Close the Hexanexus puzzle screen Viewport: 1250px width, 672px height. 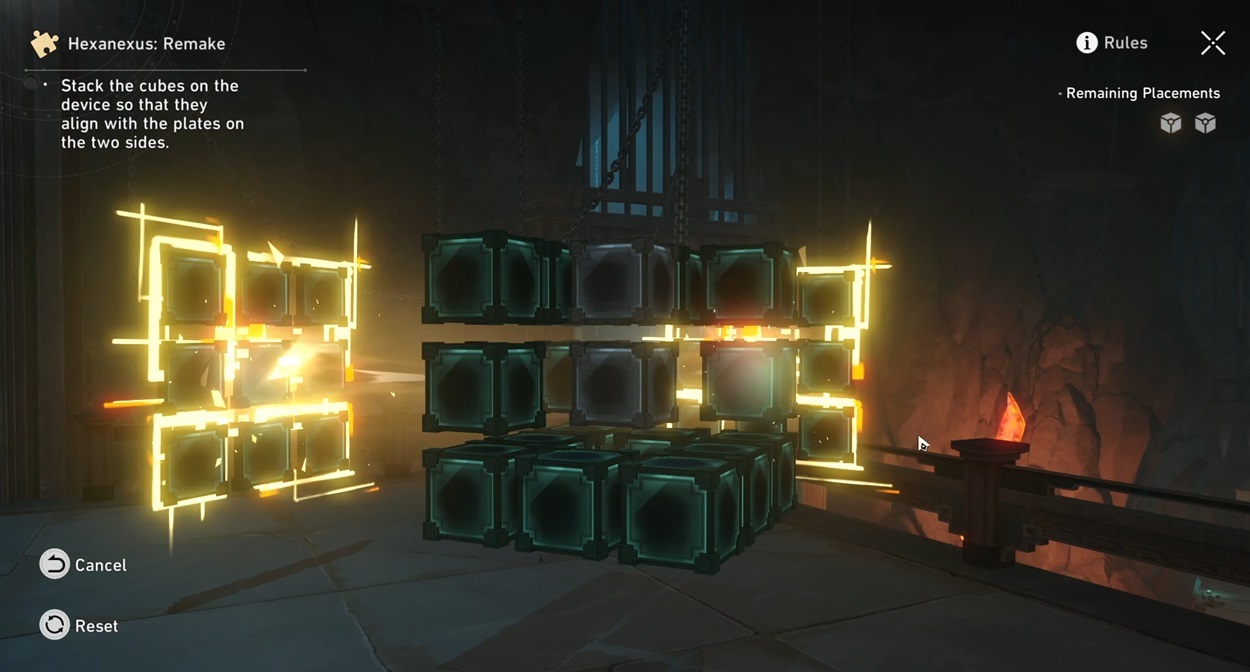click(1212, 42)
